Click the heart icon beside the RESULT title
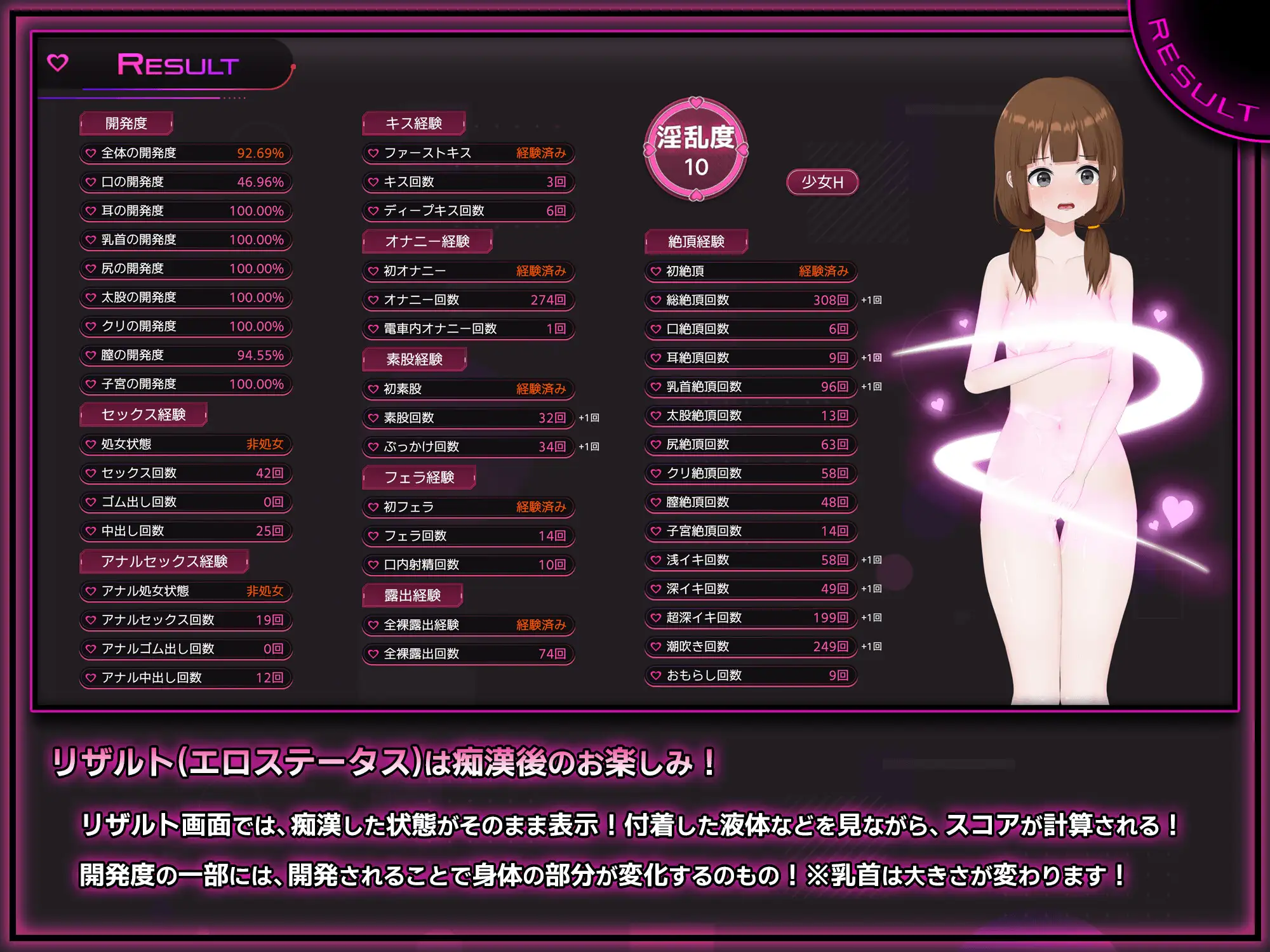Screen dimensions: 1270x952 (x=58, y=63)
